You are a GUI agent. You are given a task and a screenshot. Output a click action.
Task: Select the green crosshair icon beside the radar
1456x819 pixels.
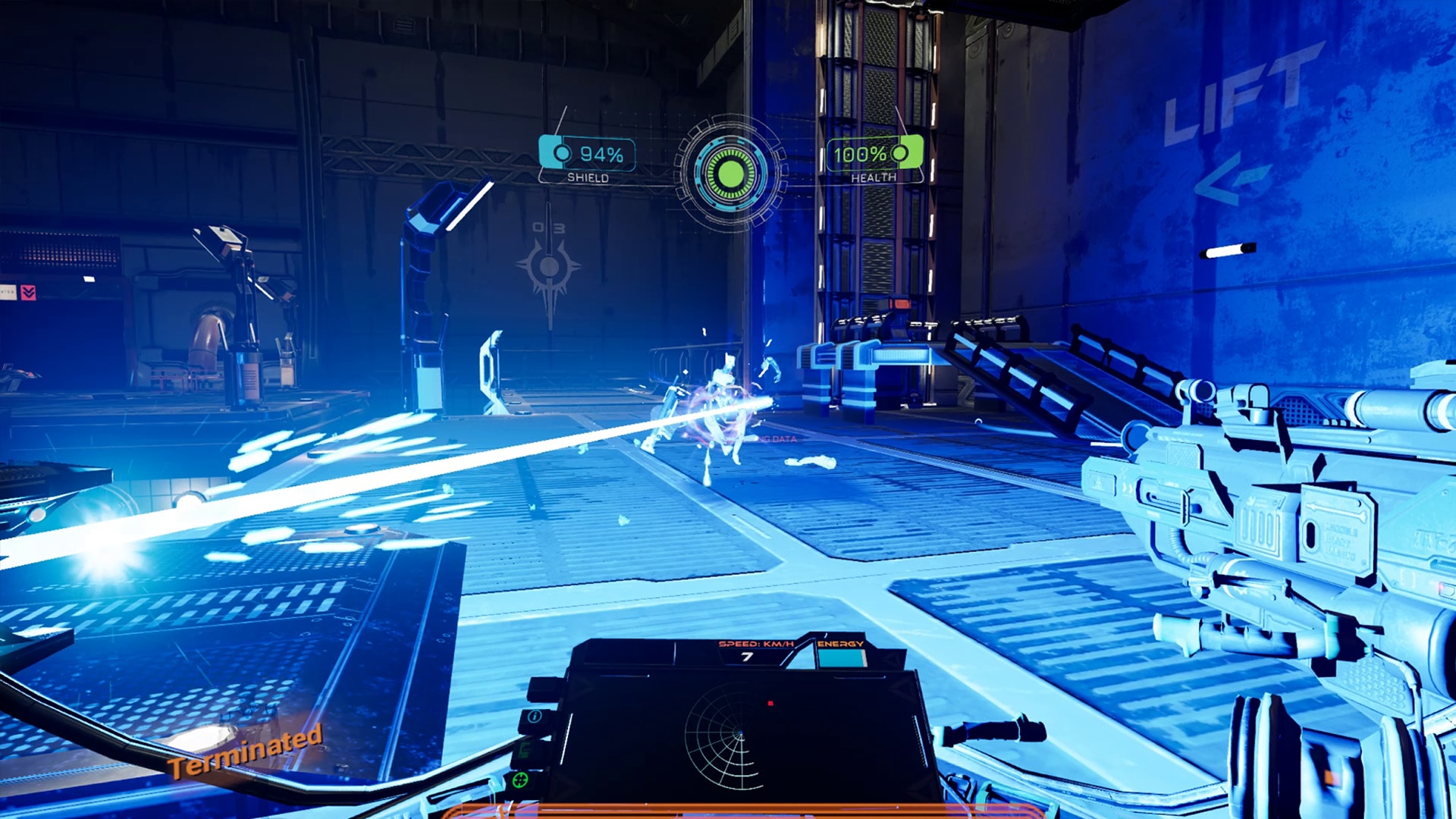click(x=519, y=780)
